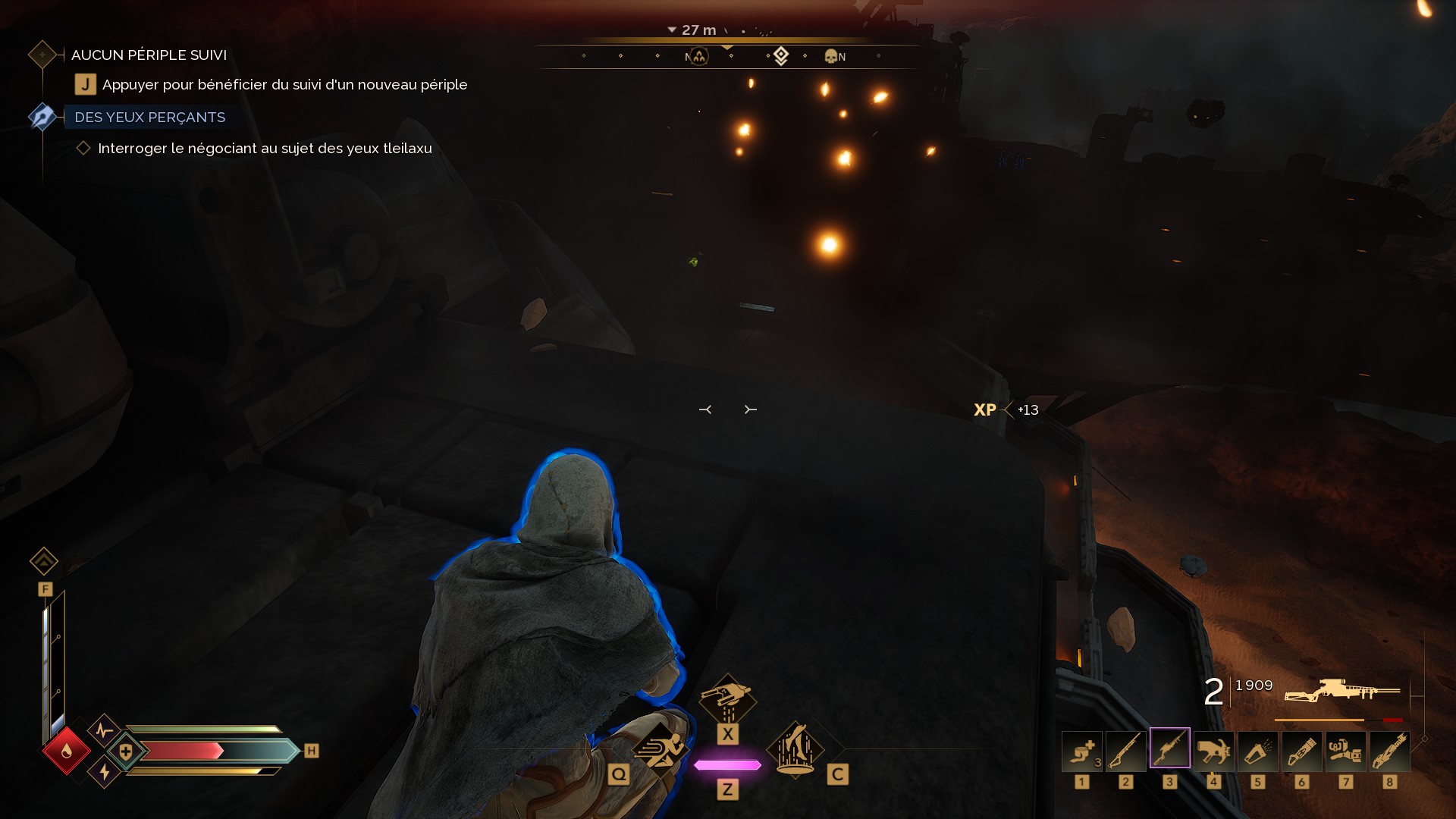Click the equipped scoped rifle silhouette
The width and height of the screenshot is (1456, 819).
(1341, 691)
